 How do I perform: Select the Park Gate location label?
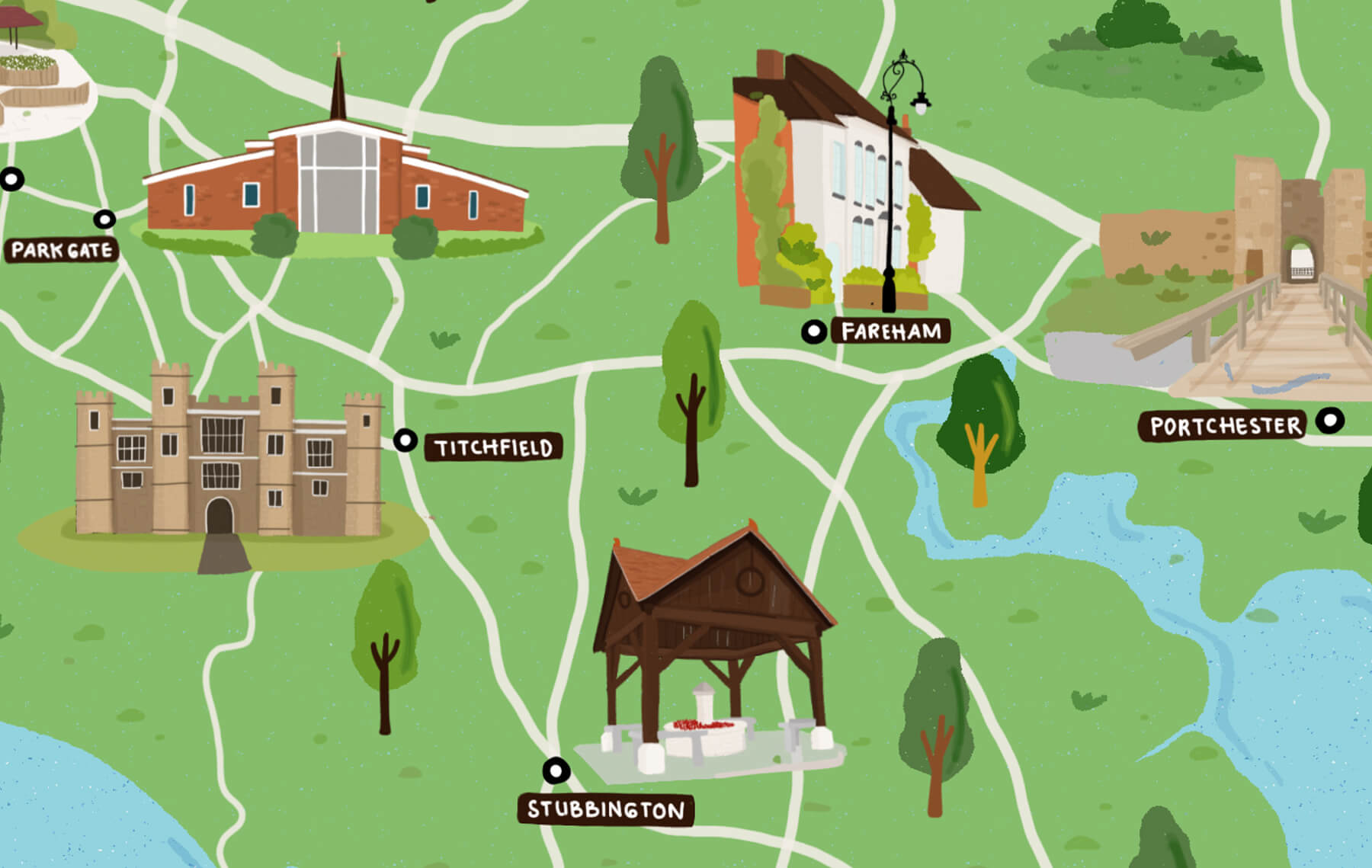coord(62,250)
